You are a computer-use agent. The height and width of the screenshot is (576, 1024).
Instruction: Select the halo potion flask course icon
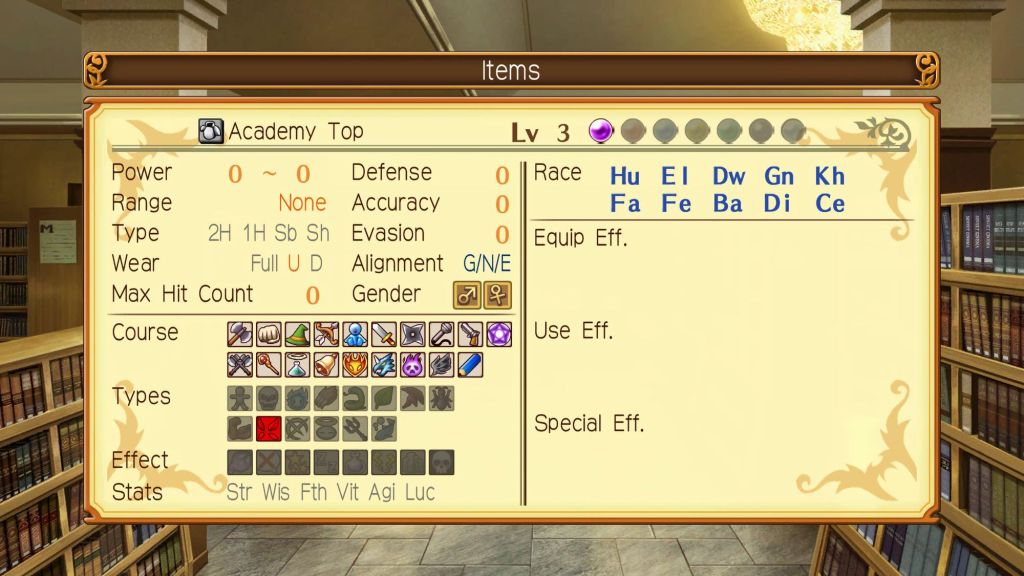point(298,364)
